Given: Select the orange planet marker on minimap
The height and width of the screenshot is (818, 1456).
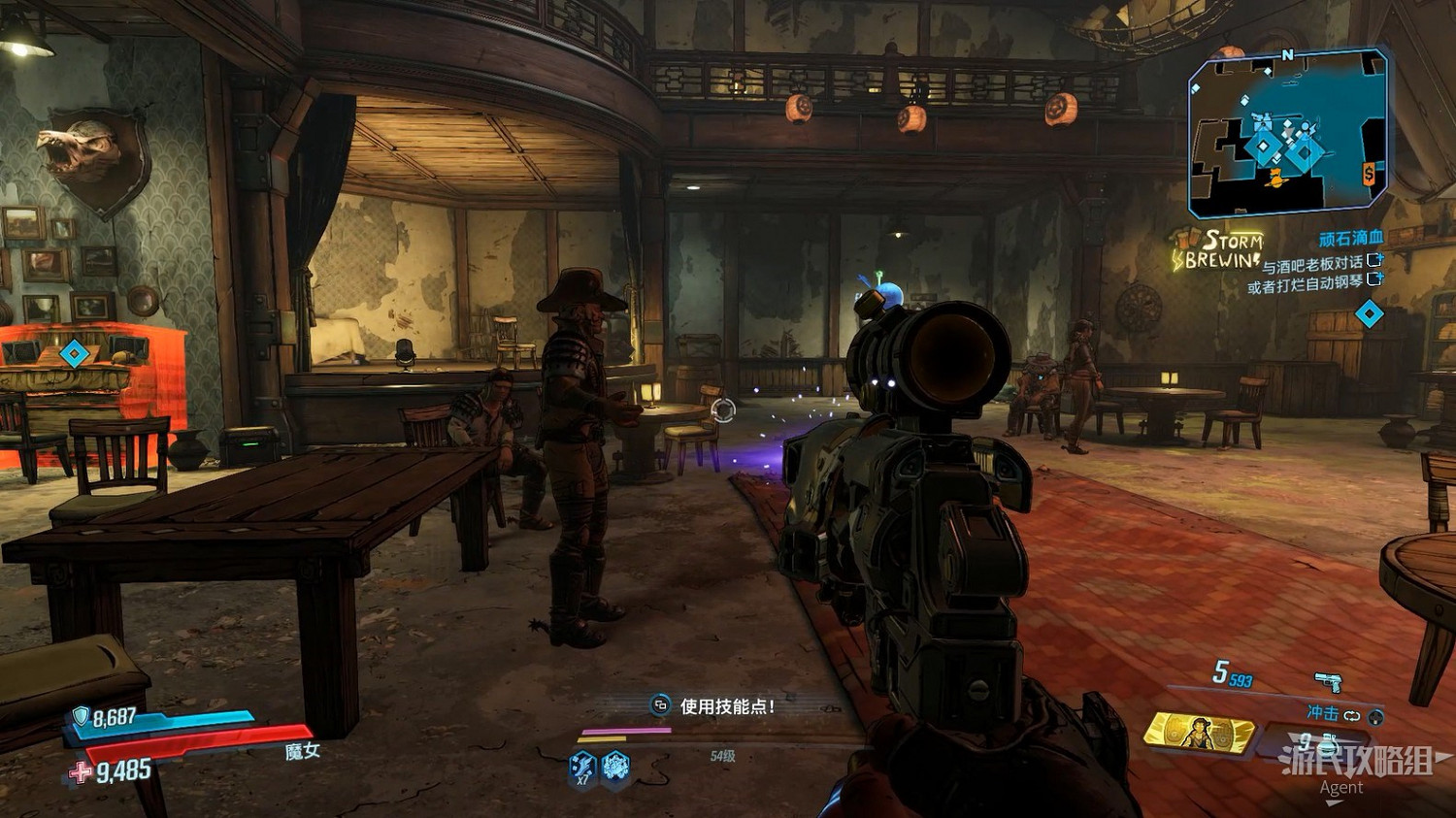Looking at the screenshot, I should click(x=1274, y=178).
